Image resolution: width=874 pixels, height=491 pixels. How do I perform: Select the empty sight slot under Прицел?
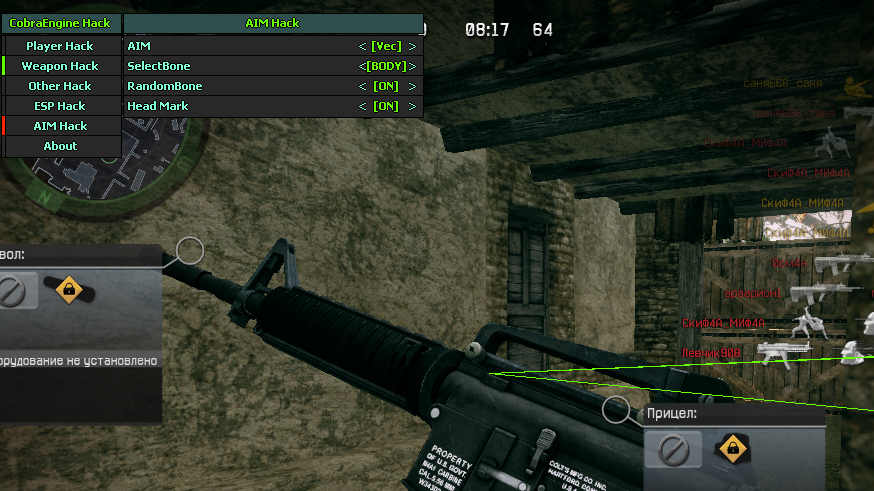(x=672, y=450)
